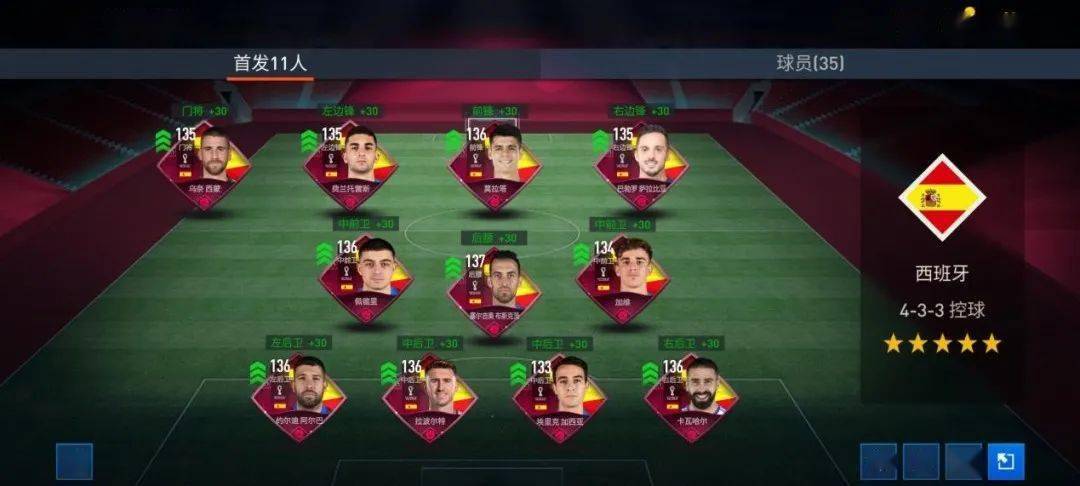The height and width of the screenshot is (486, 1080).
Task: Pick centre back 拉波尔特 card
Action: click(430, 395)
